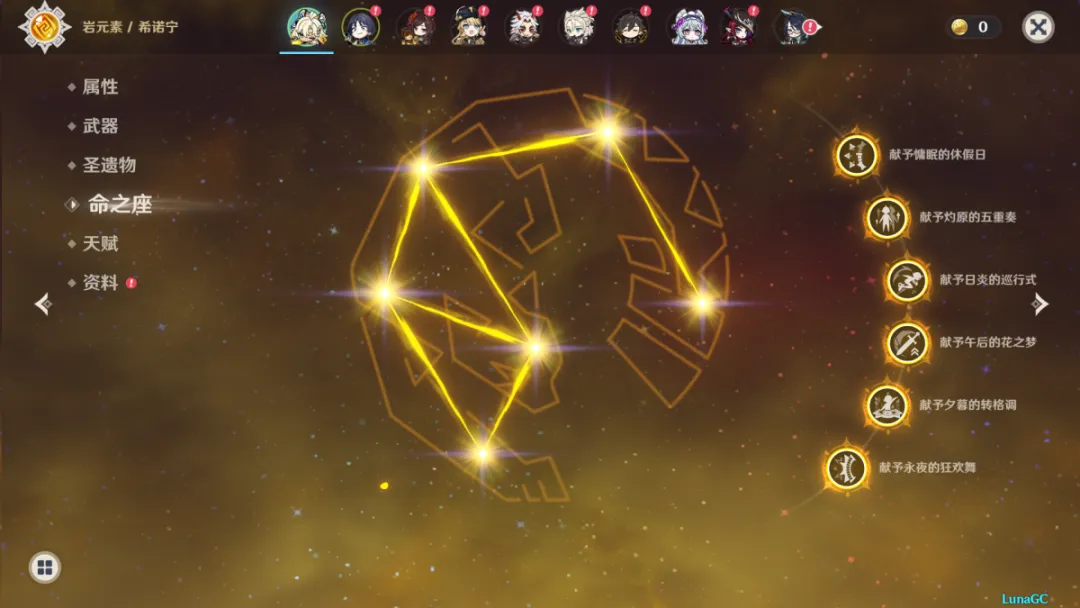Open the 武器 weapon section
Viewport: 1080px width, 608px height.
pos(100,126)
